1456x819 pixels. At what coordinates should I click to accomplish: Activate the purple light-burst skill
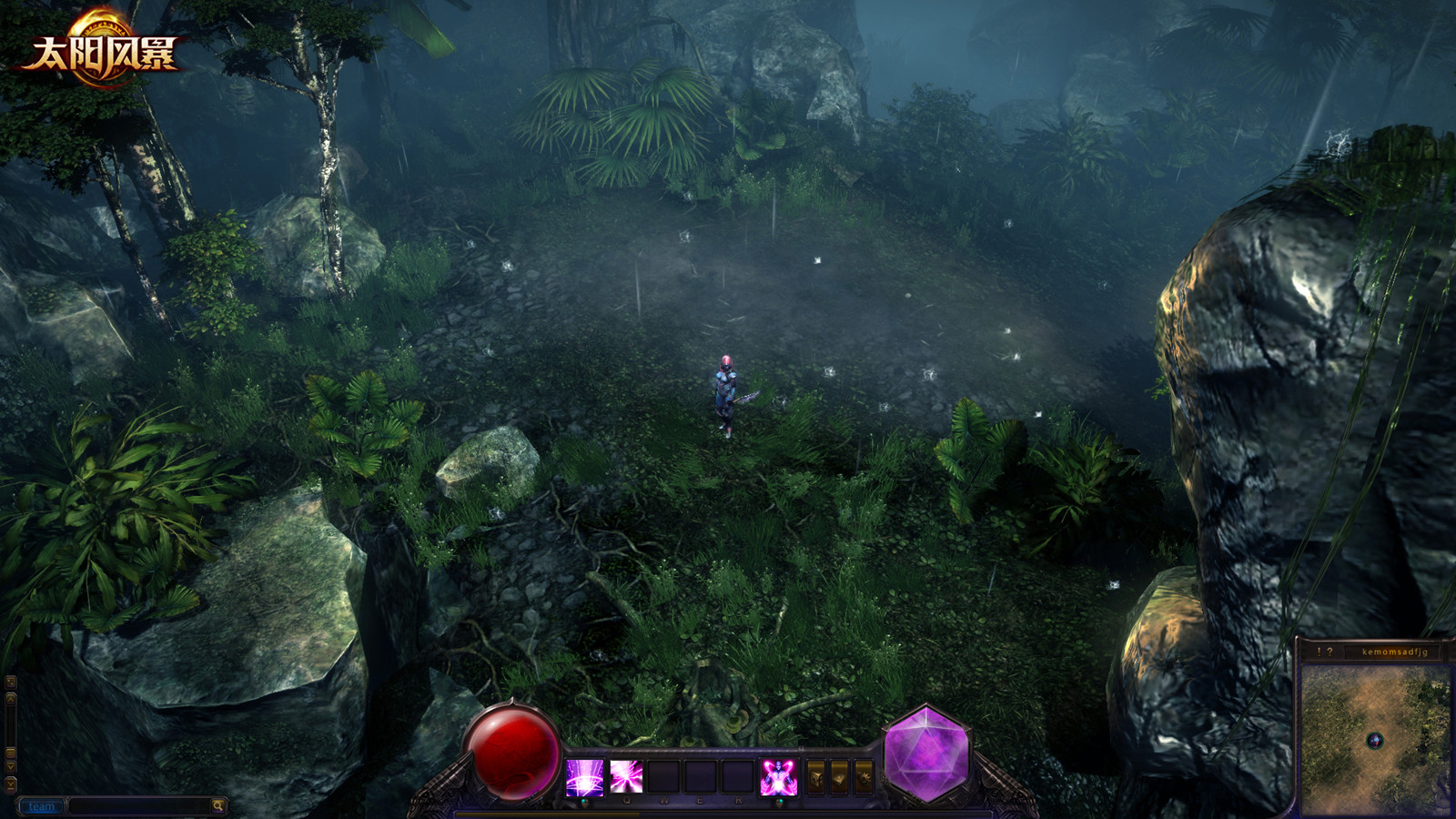(x=584, y=777)
